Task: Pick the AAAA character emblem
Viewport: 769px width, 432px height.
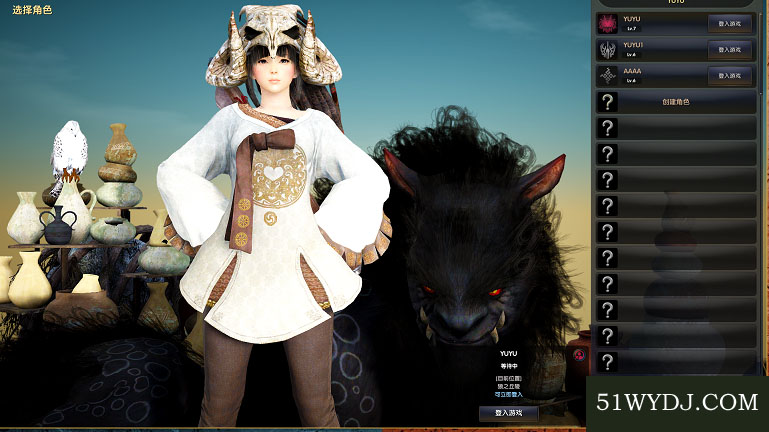Action: pos(607,75)
